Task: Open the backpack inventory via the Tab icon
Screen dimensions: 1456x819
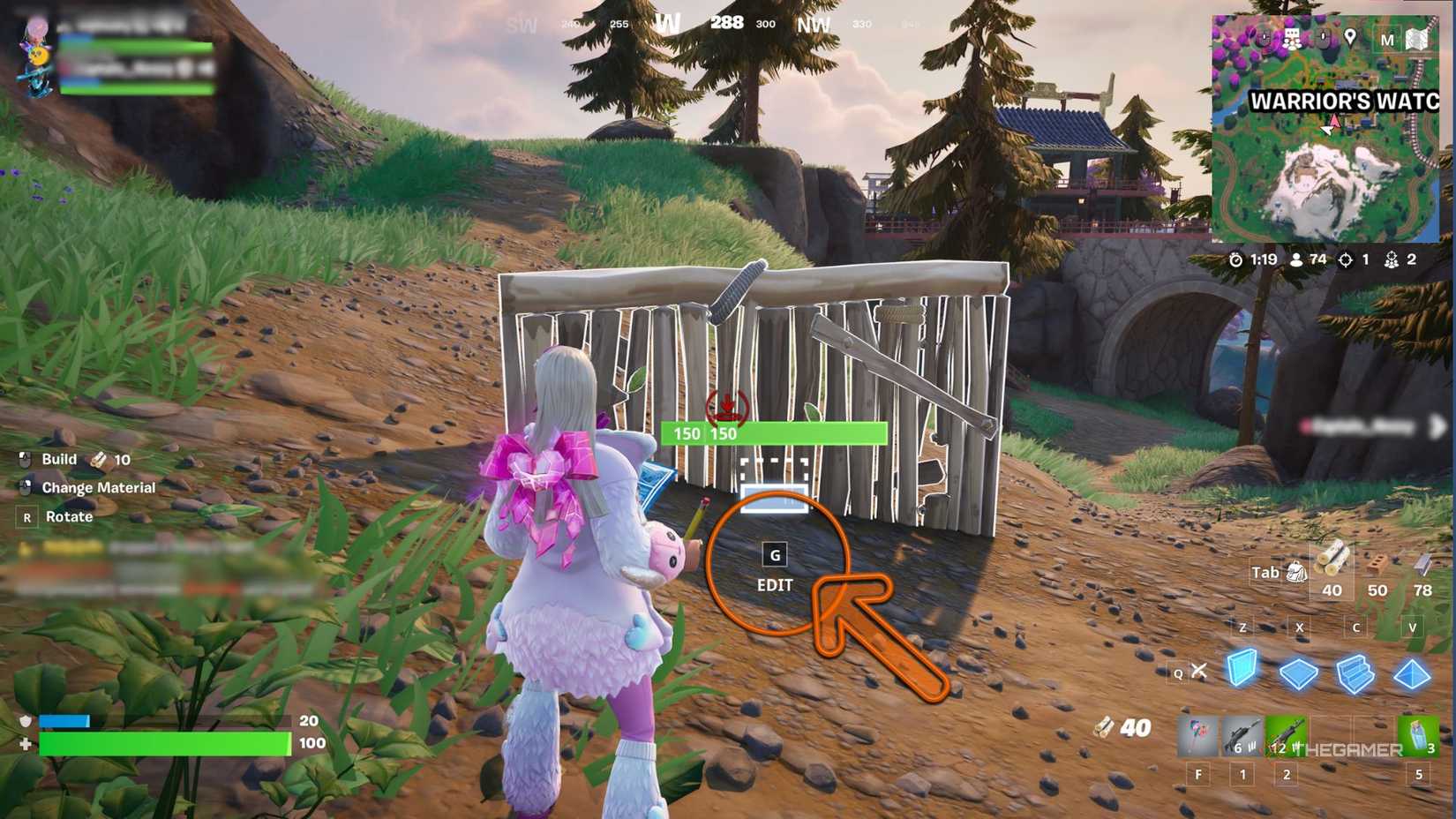Action: click(x=1295, y=573)
